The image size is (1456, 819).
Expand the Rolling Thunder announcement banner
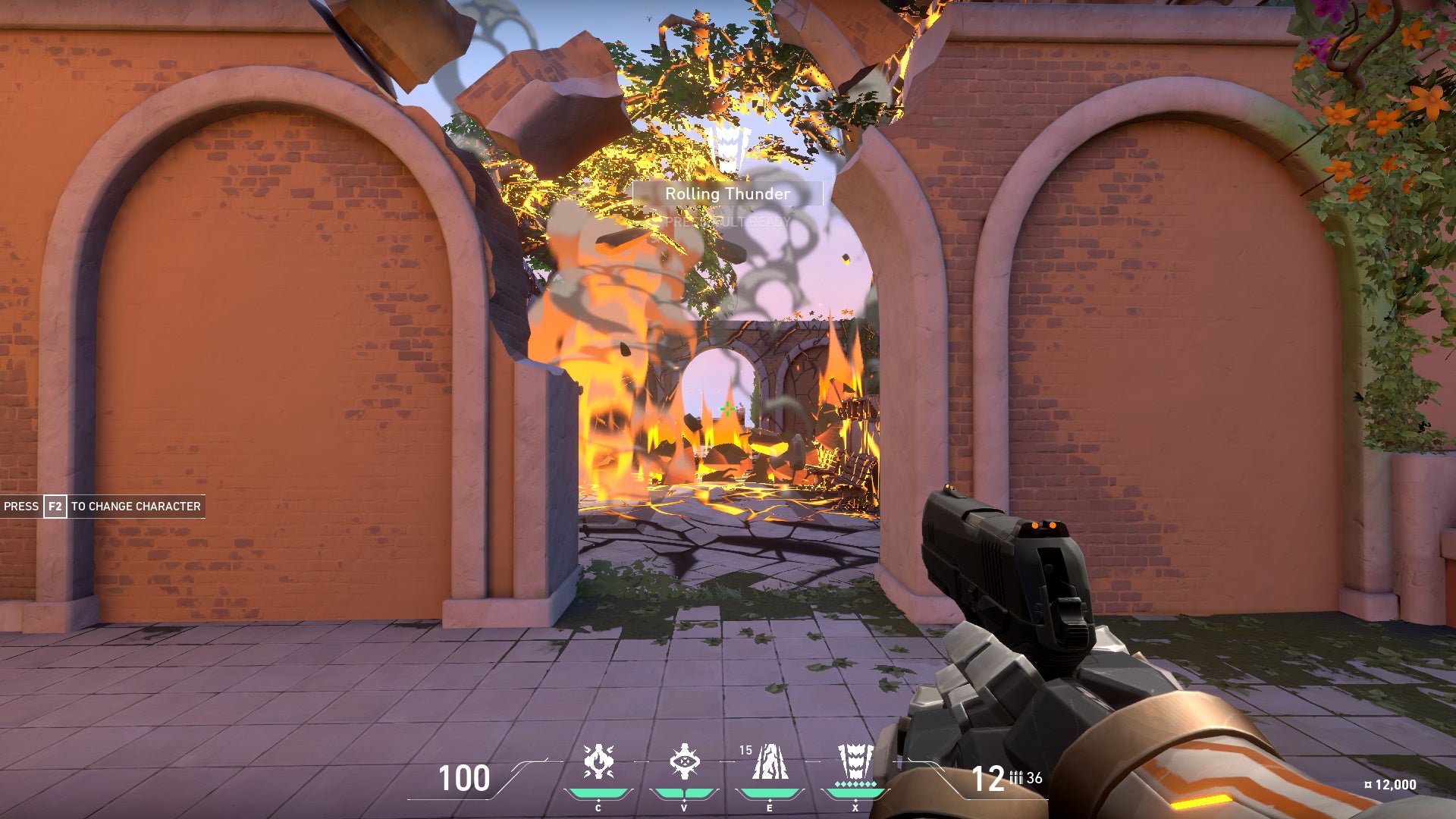[726, 194]
